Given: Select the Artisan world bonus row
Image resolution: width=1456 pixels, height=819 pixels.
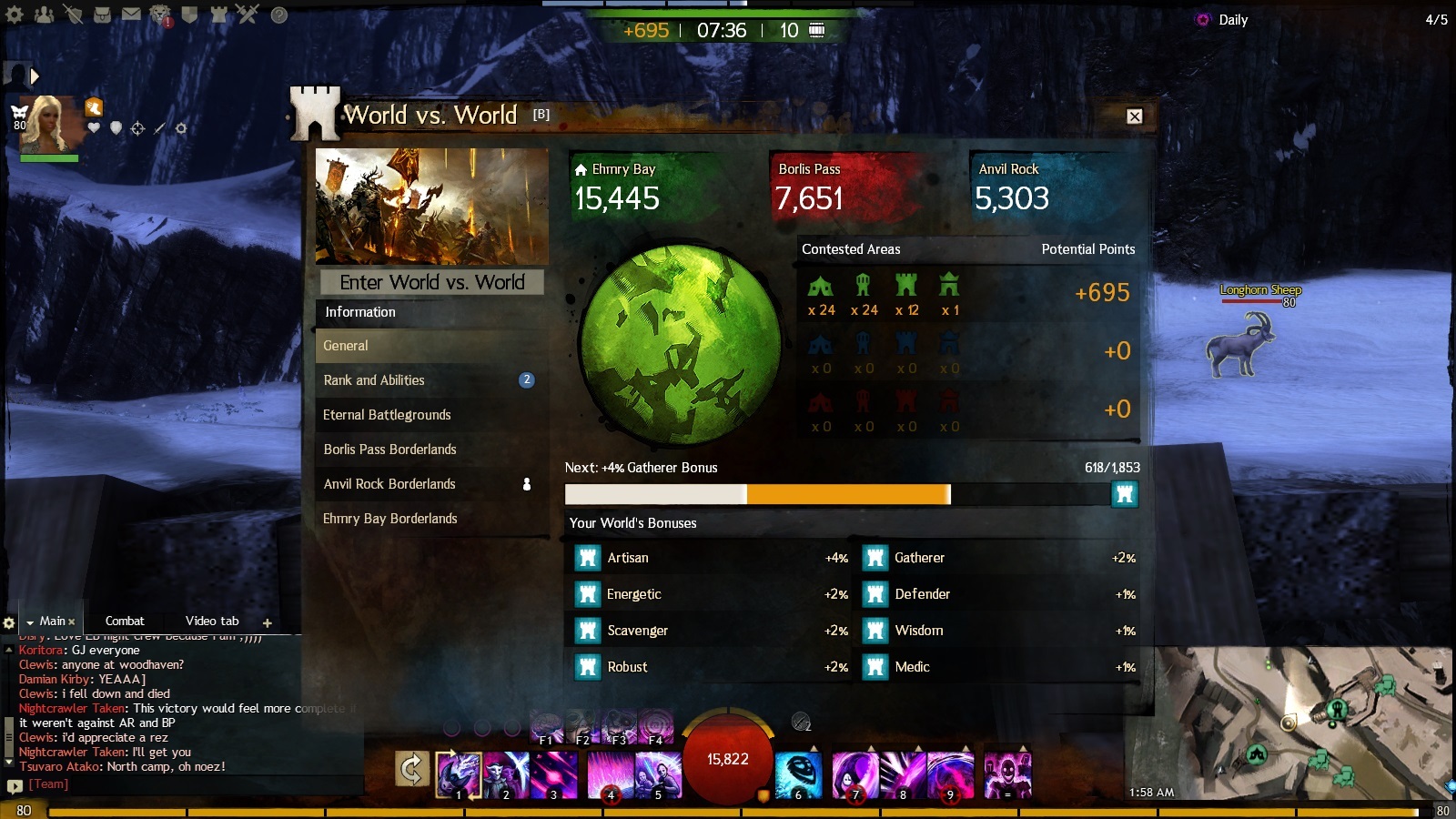Looking at the screenshot, I should pyautogui.click(x=710, y=558).
